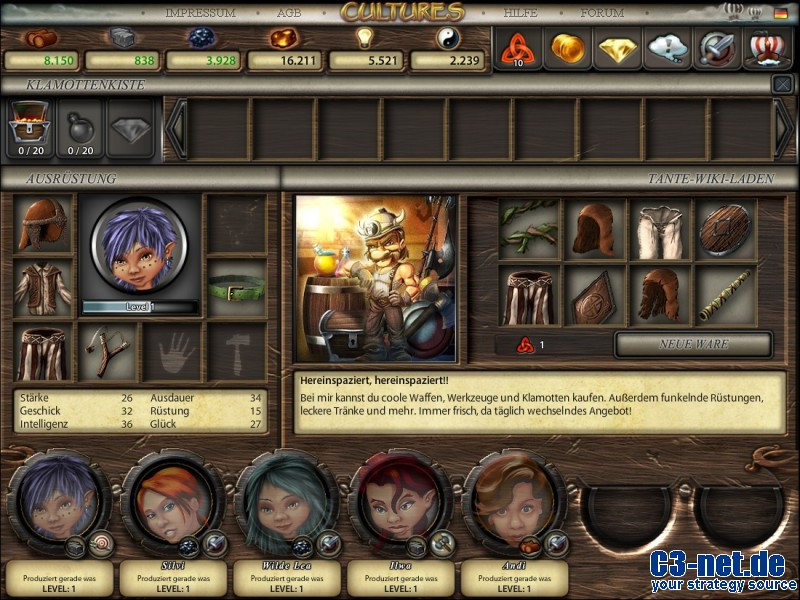
Task: Open the viking ship menu icon
Action: tap(769, 48)
